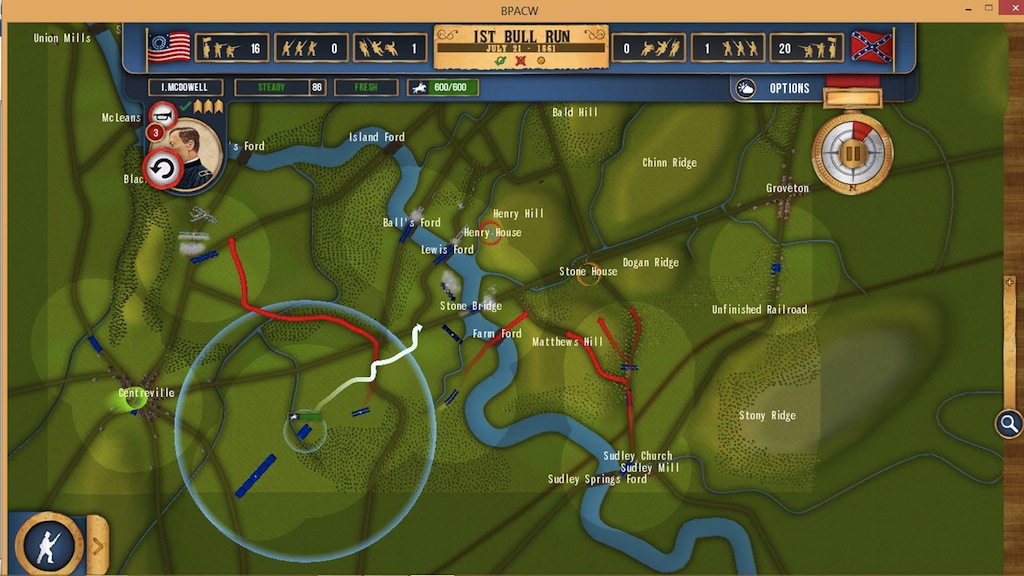Click the Union stars and stripes flag

(x=169, y=47)
